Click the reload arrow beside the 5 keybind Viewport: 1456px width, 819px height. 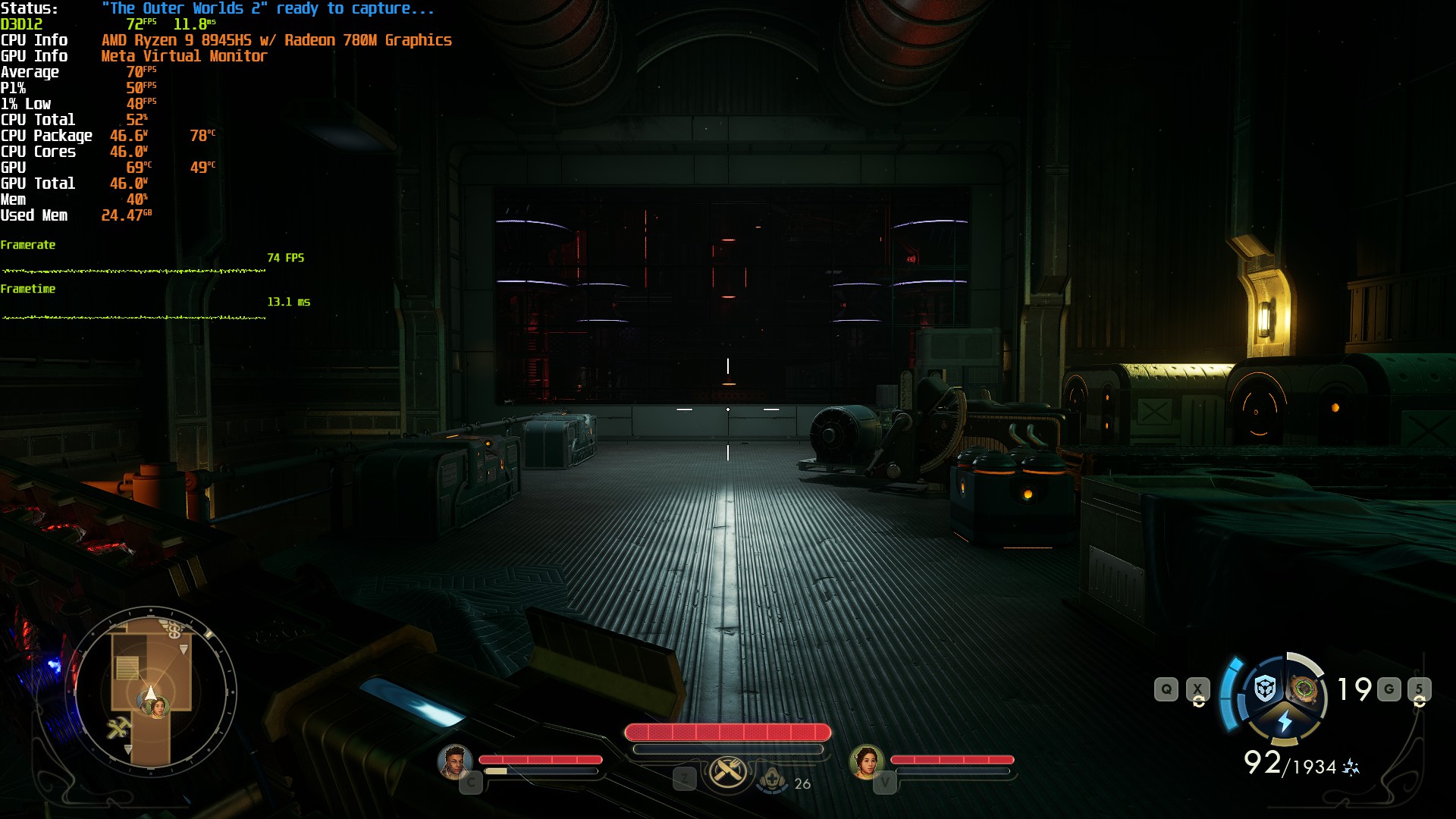pyautogui.click(x=1420, y=702)
